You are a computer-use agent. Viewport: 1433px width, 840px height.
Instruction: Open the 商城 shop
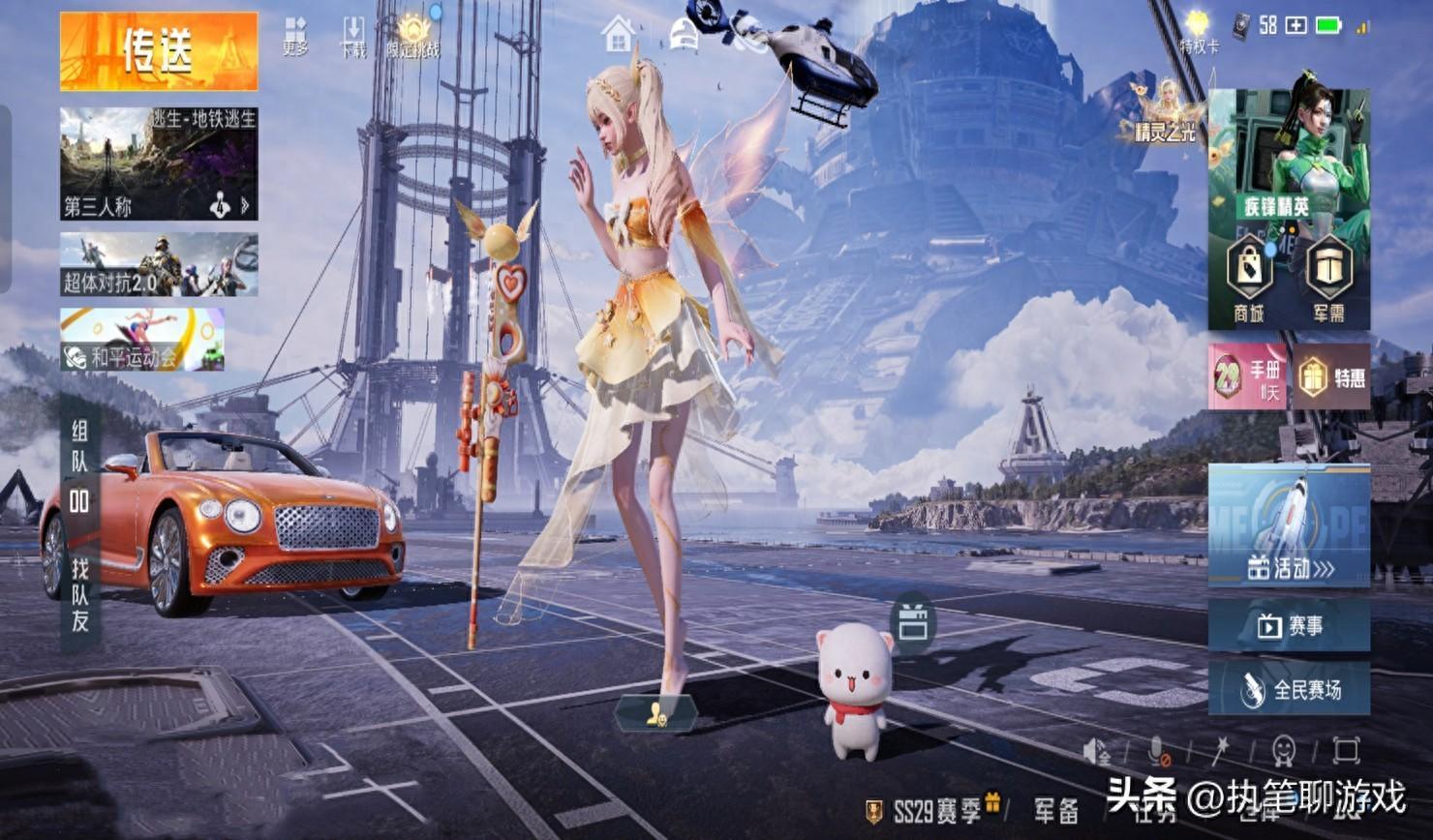coord(1249,277)
